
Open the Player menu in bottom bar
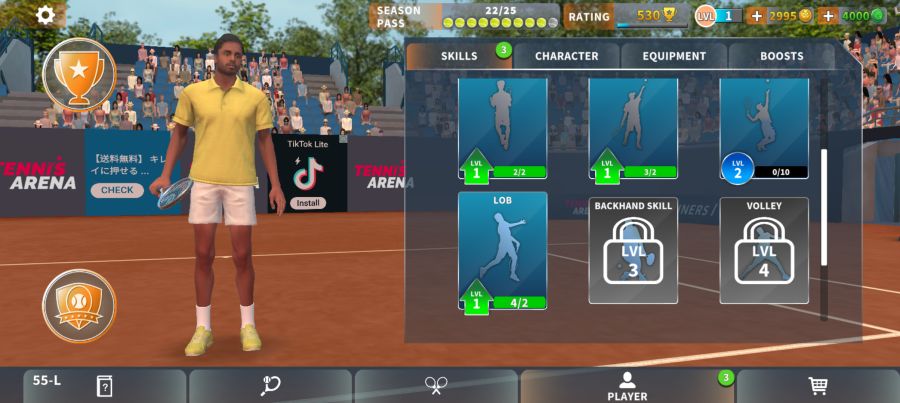point(627,386)
